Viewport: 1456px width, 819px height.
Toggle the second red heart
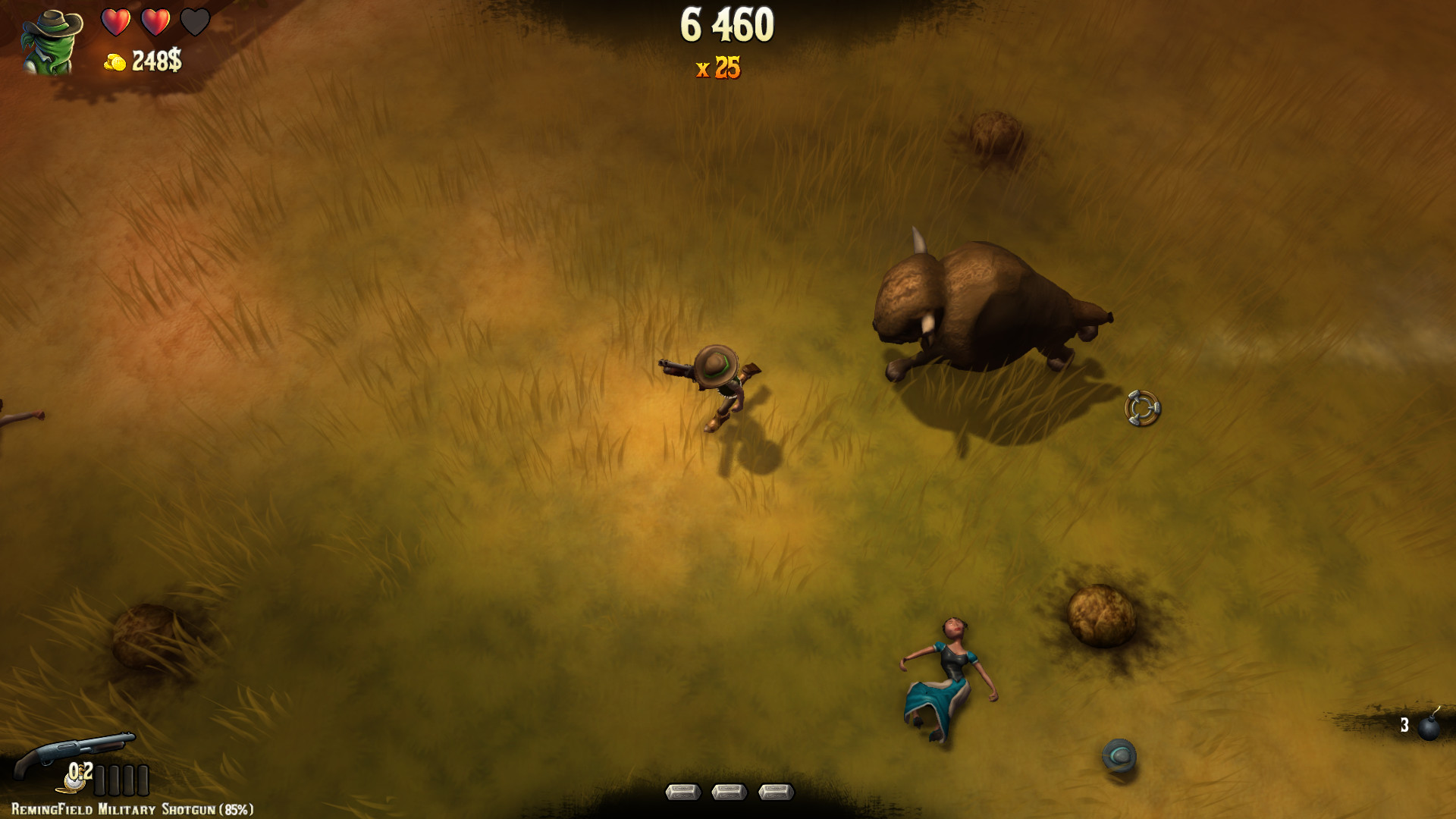coord(157,23)
